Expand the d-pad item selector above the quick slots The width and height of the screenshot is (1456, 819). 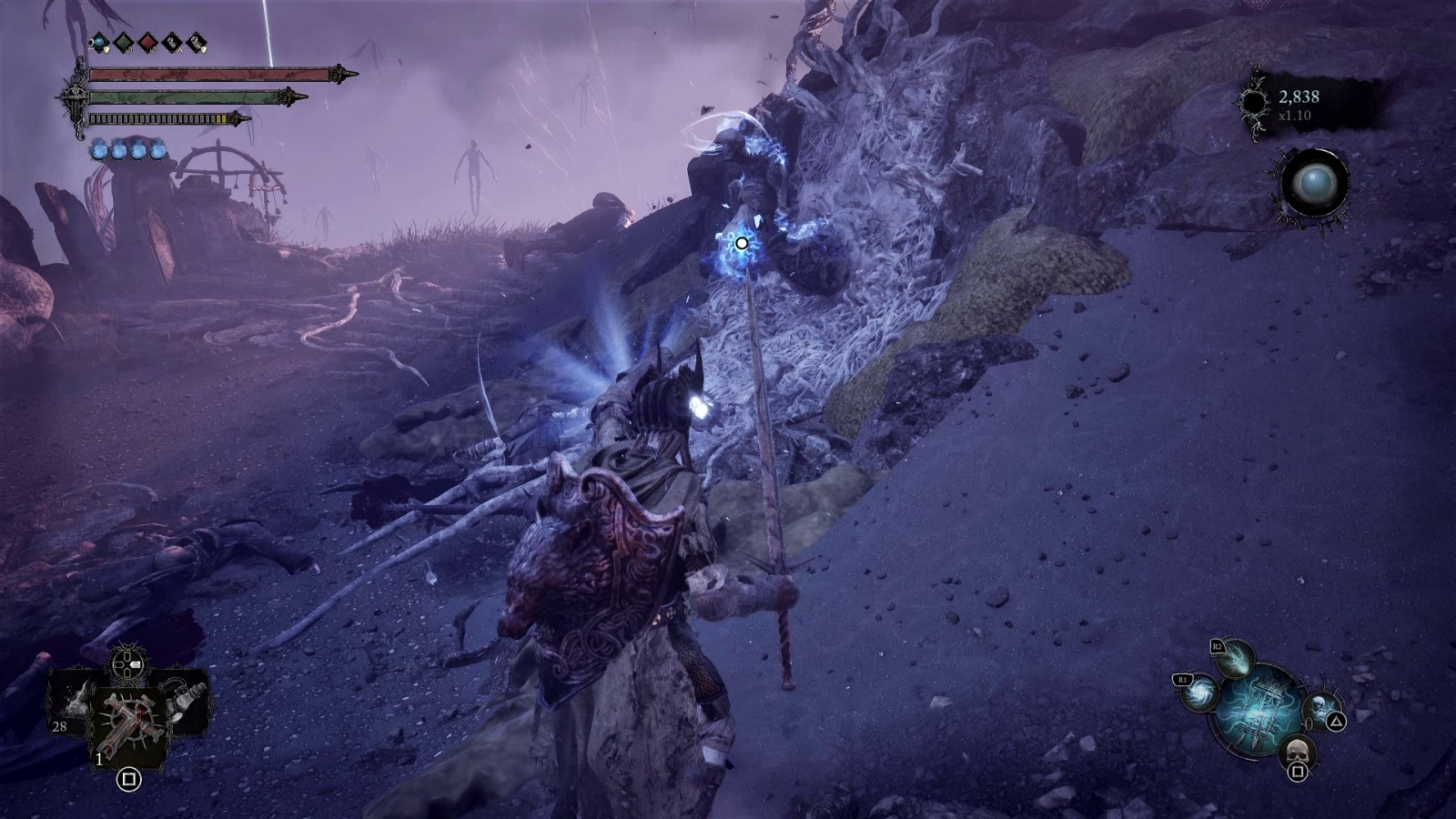point(126,664)
